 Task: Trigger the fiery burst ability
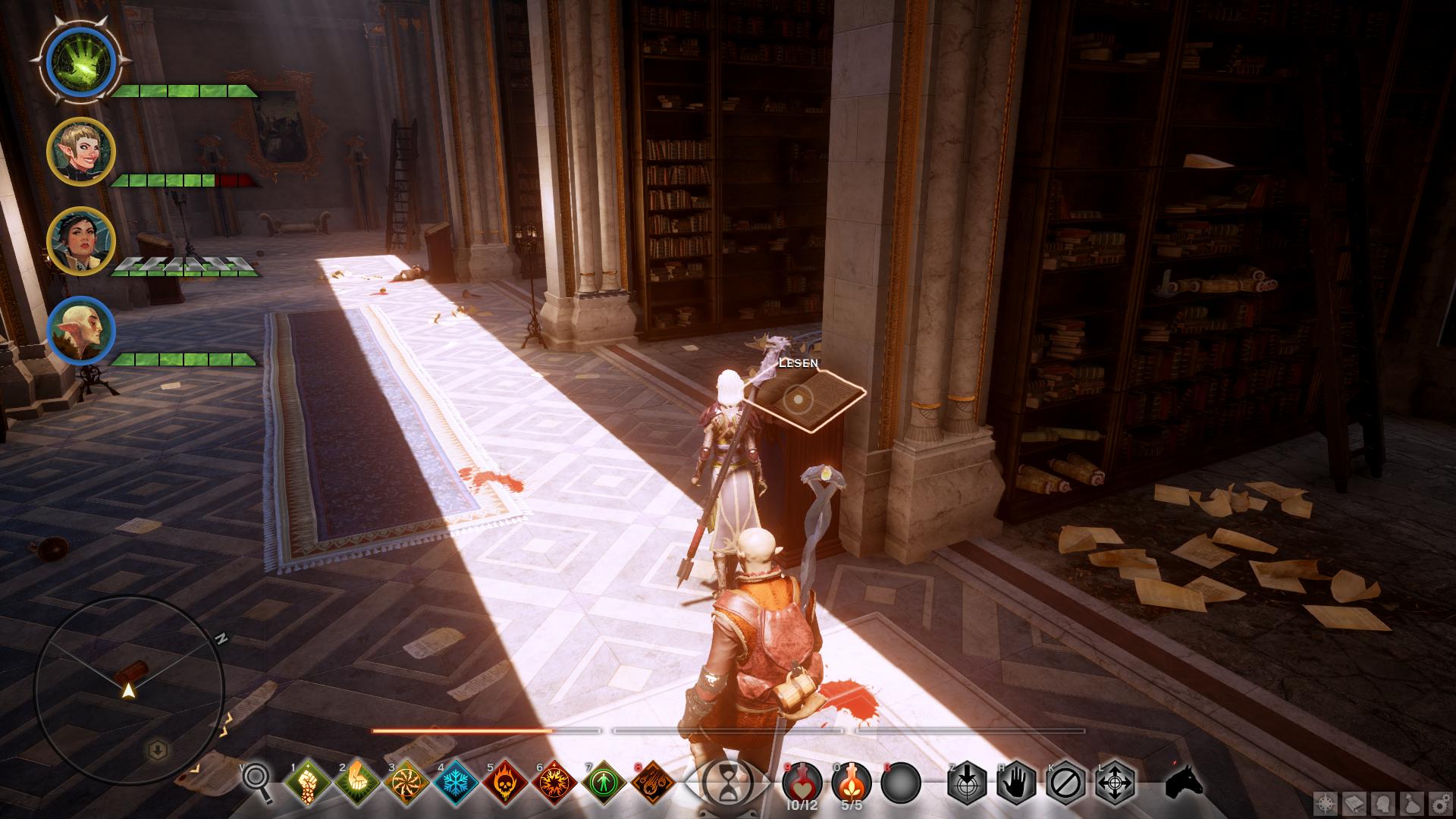coord(554,782)
